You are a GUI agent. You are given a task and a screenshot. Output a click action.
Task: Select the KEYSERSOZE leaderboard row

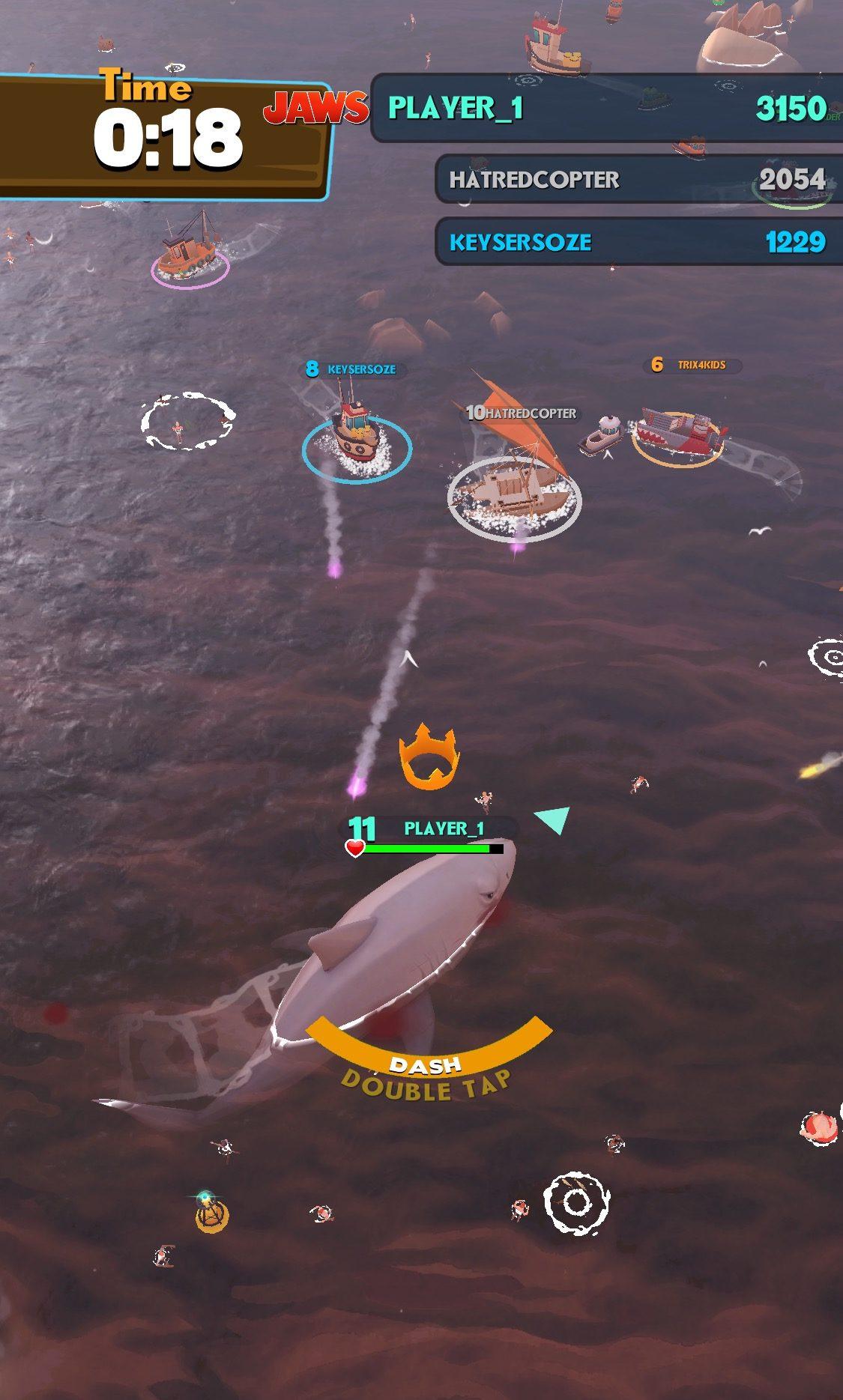coord(637,242)
